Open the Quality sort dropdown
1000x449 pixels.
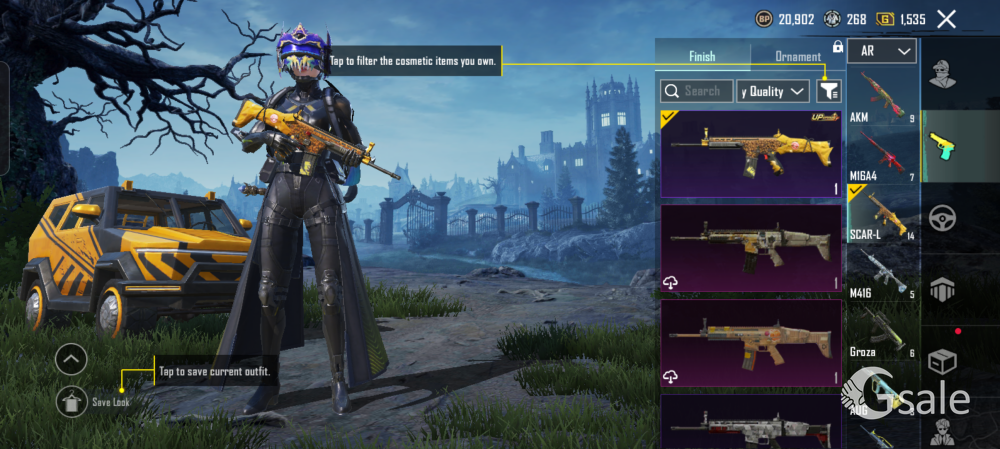point(773,91)
